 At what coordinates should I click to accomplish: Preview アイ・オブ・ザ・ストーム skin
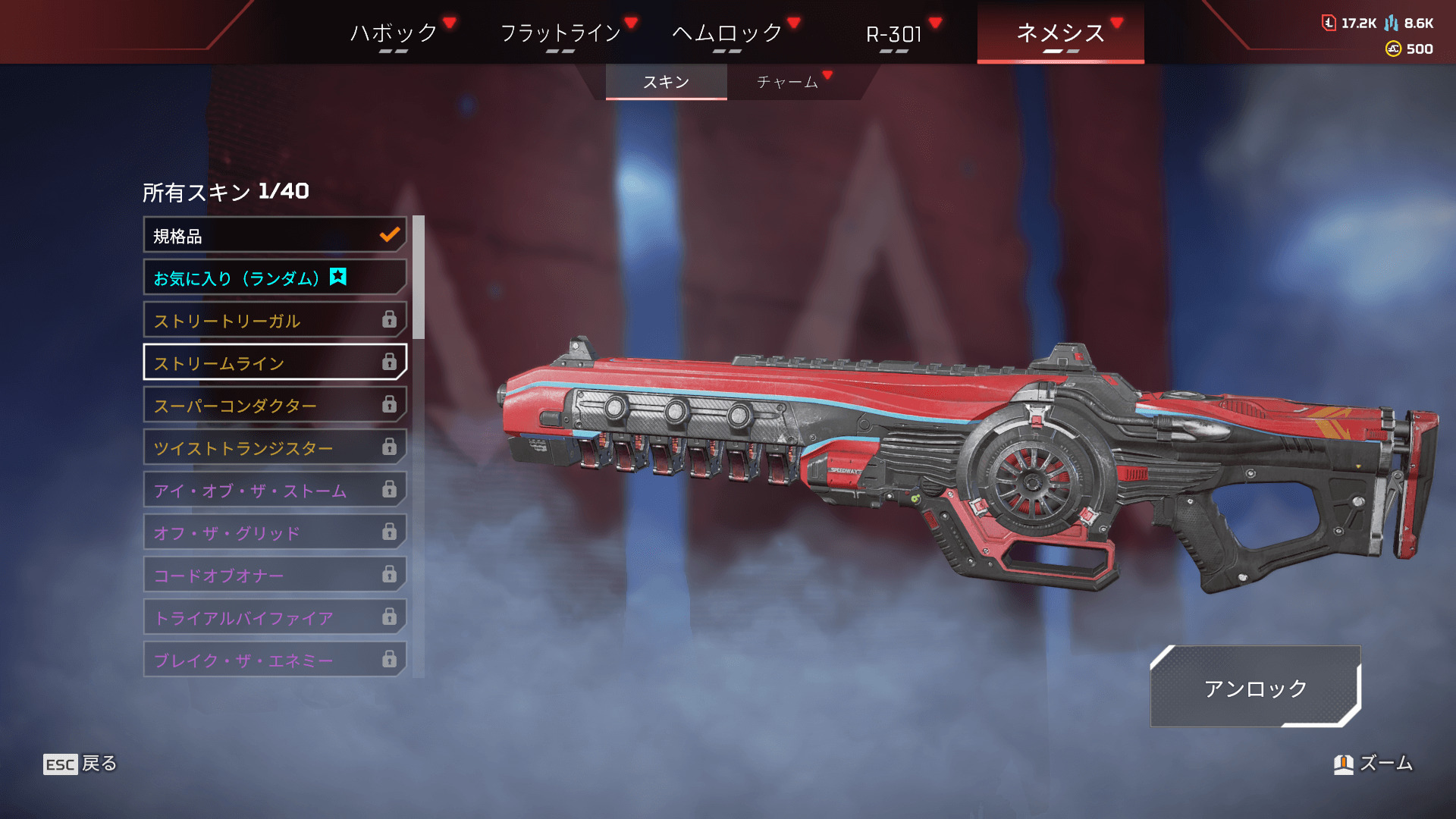275,491
